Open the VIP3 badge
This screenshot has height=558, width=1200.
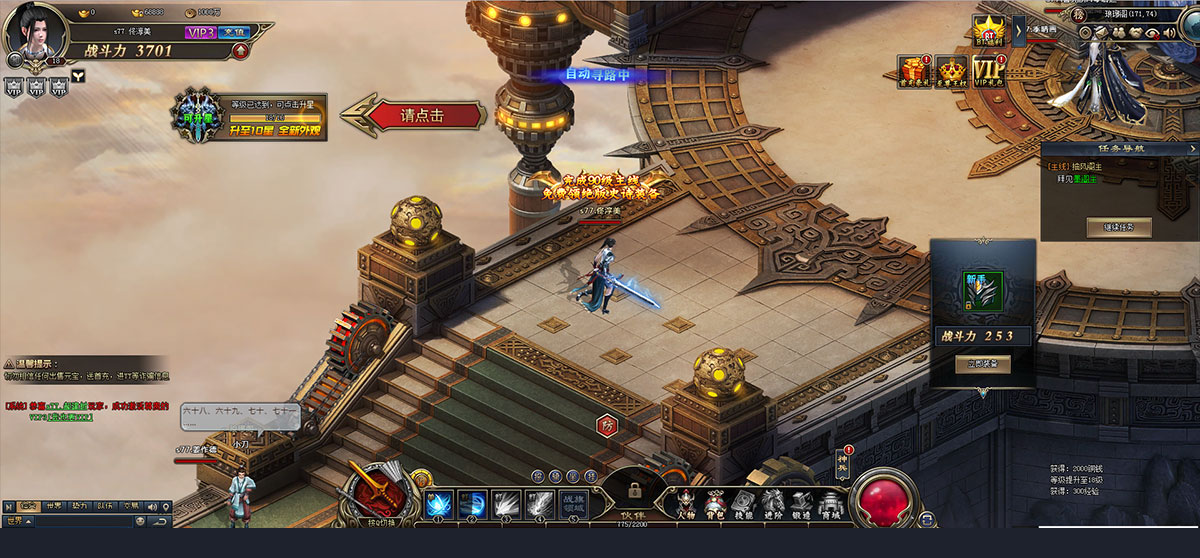200,32
